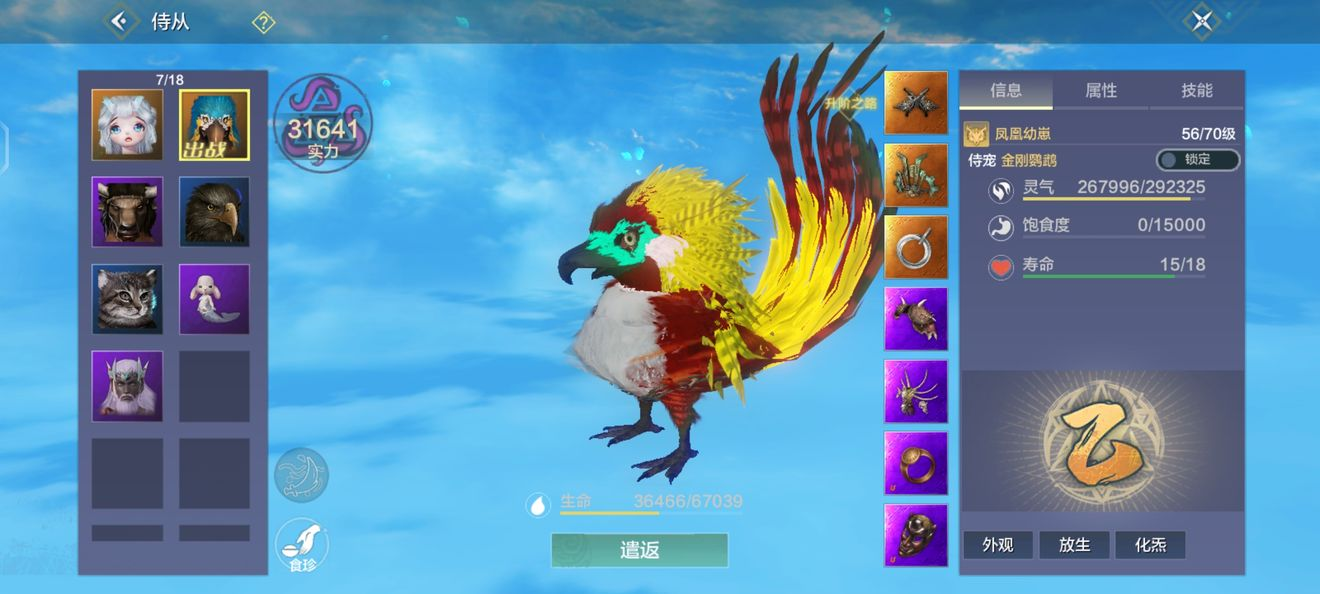Screen dimensions: 1320x594
Task: Open the 食珍 feeding button
Action: click(301, 545)
